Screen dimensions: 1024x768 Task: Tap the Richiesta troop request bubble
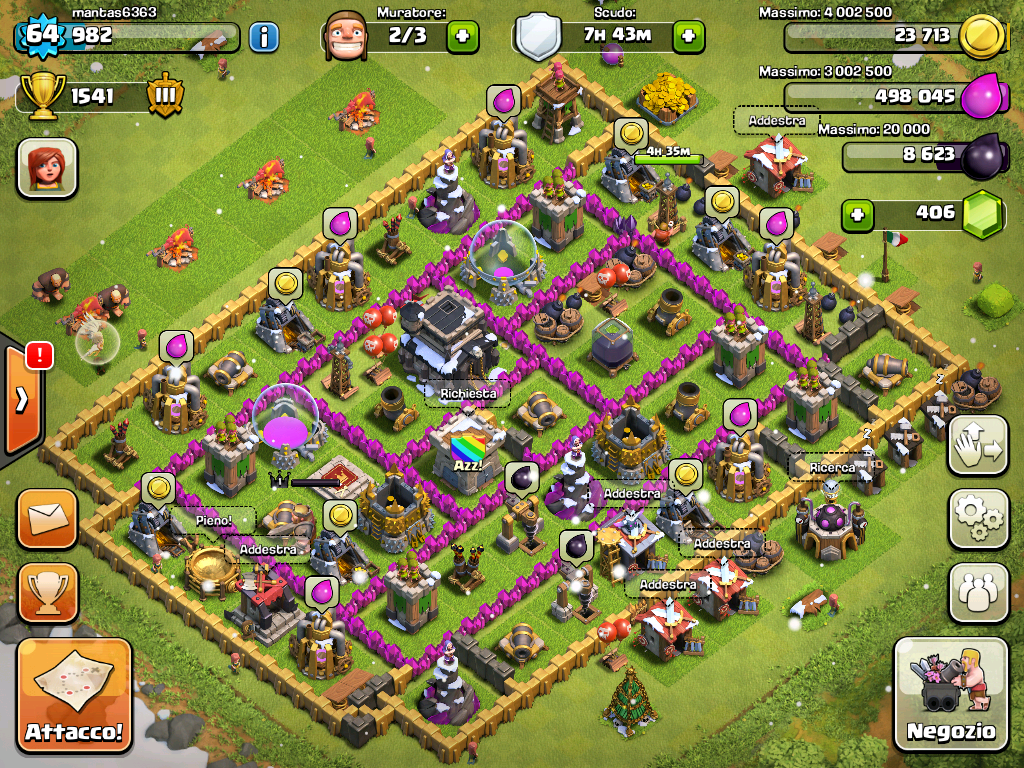tap(468, 394)
